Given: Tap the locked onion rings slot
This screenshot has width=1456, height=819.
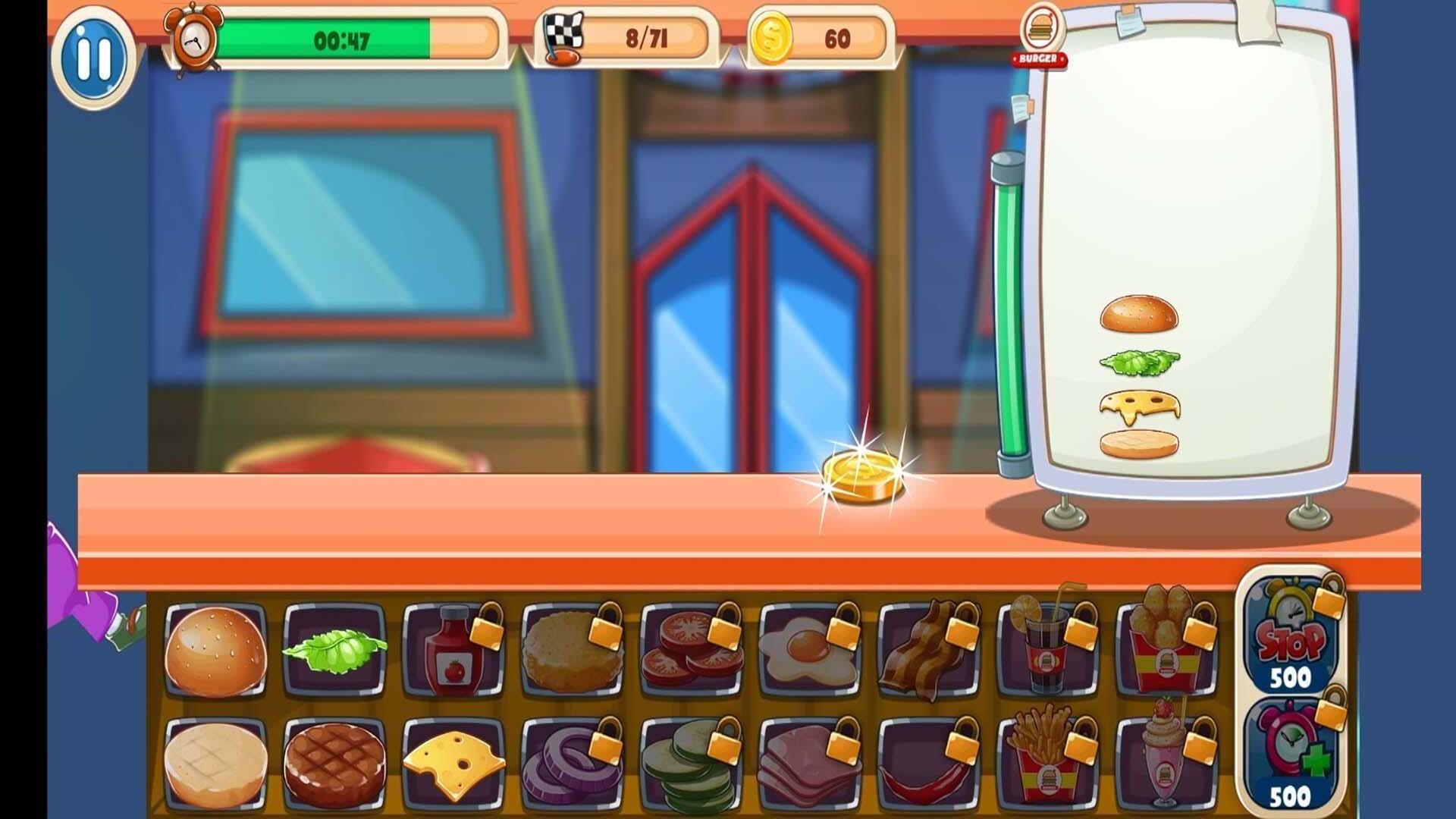Looking at the screenshot, I should pyautogui.click(x=572, y=764).
